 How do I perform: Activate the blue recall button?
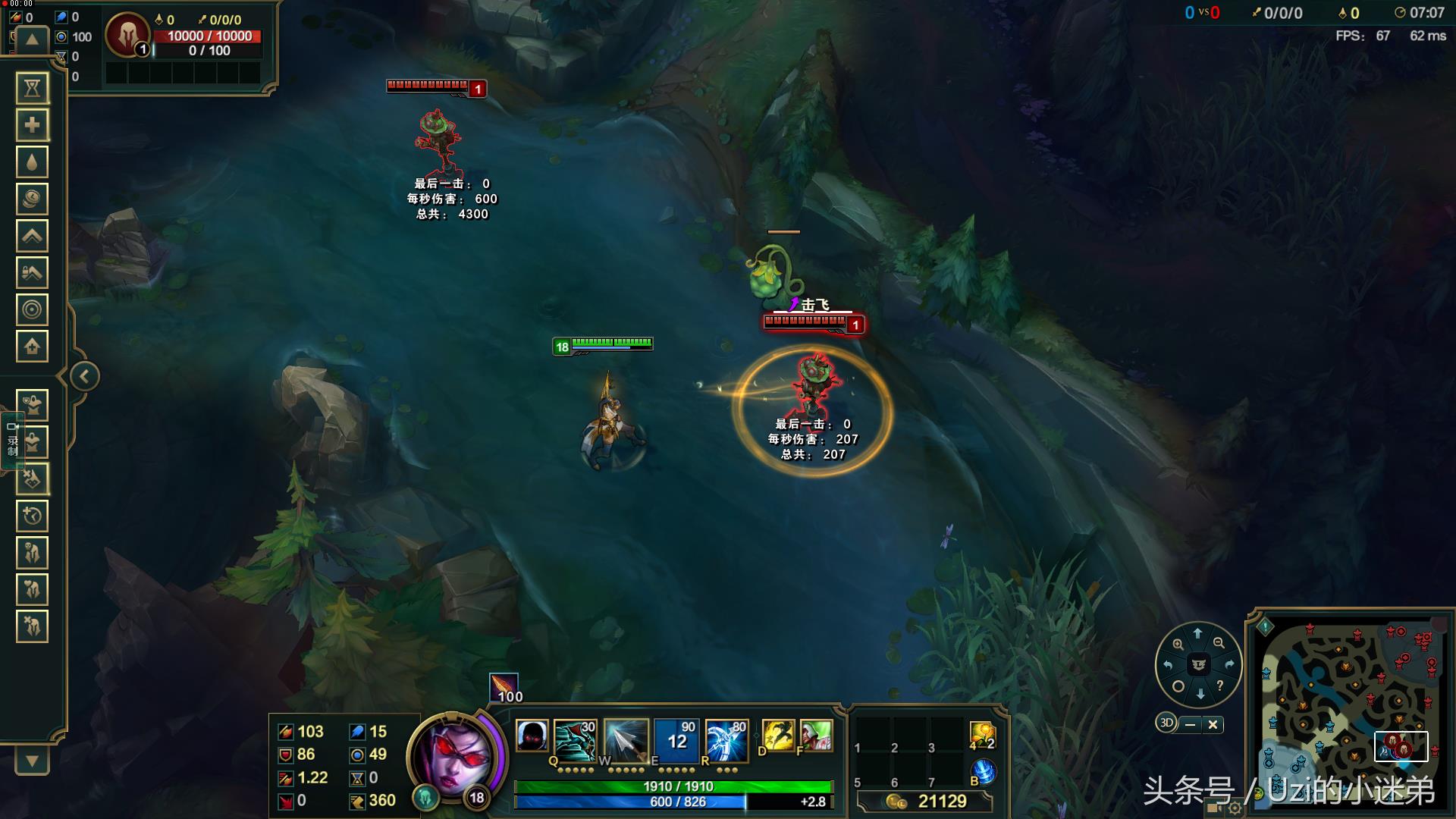pos(983,771)
